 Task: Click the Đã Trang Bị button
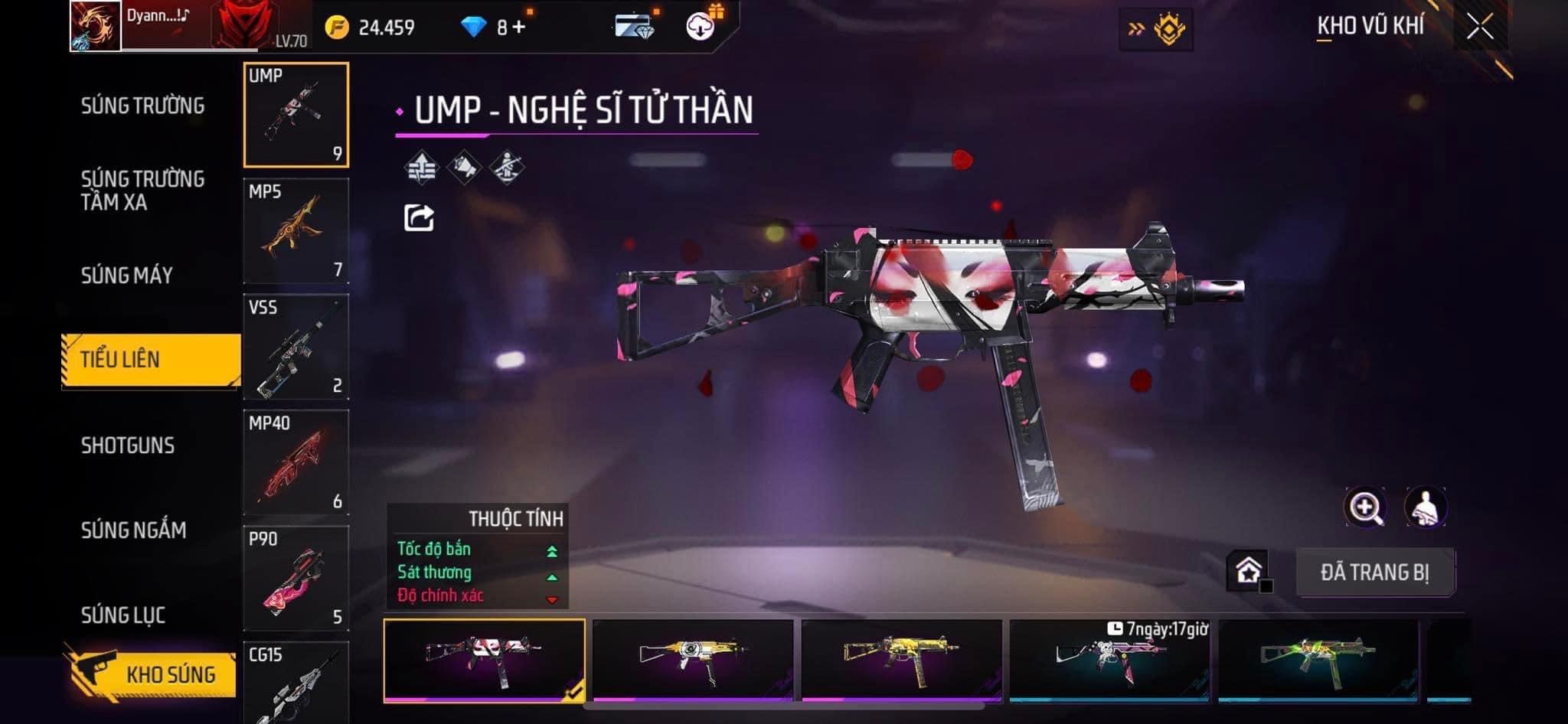(1375, 572)
